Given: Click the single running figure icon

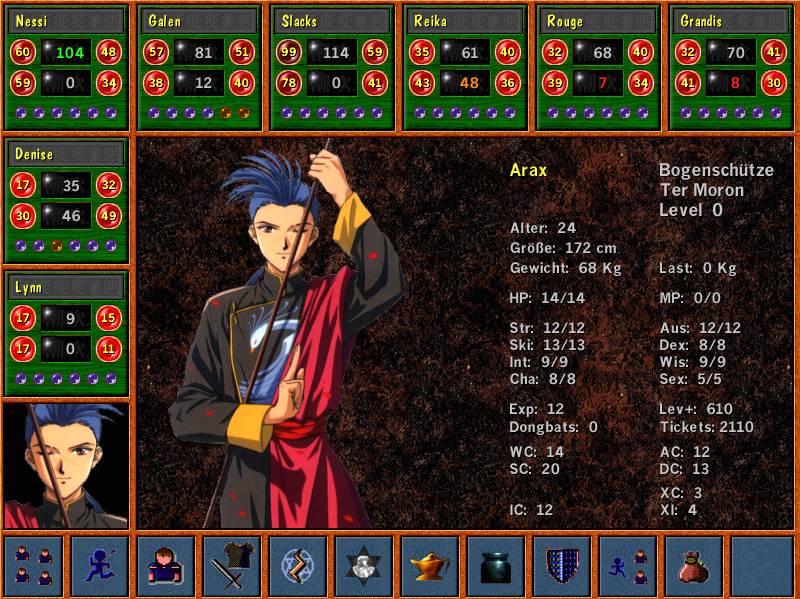Looking at the screenshot, I should pyautogui.click(x=100, y=566).
